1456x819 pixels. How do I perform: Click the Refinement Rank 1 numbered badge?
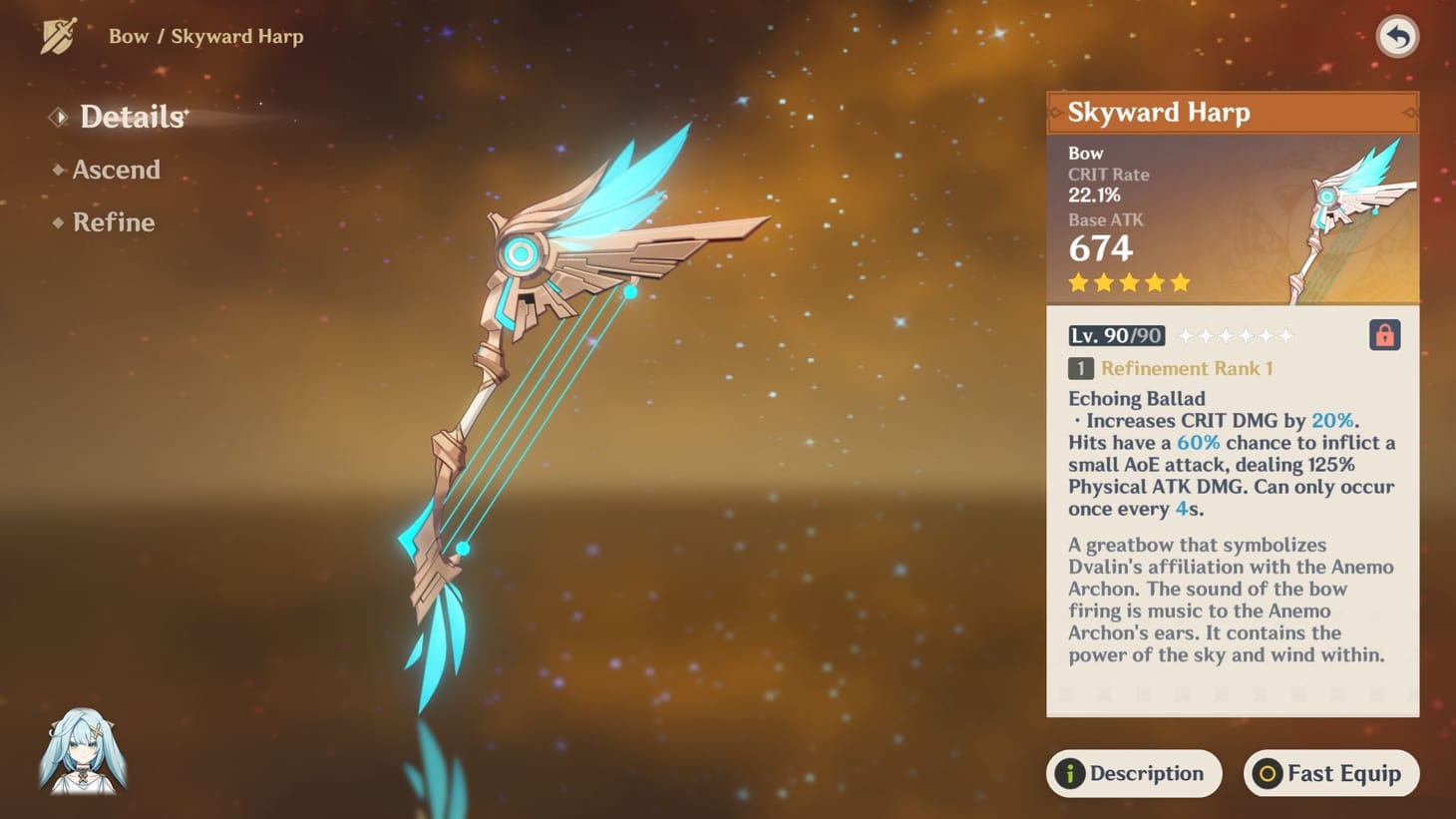pos(1080,368)
